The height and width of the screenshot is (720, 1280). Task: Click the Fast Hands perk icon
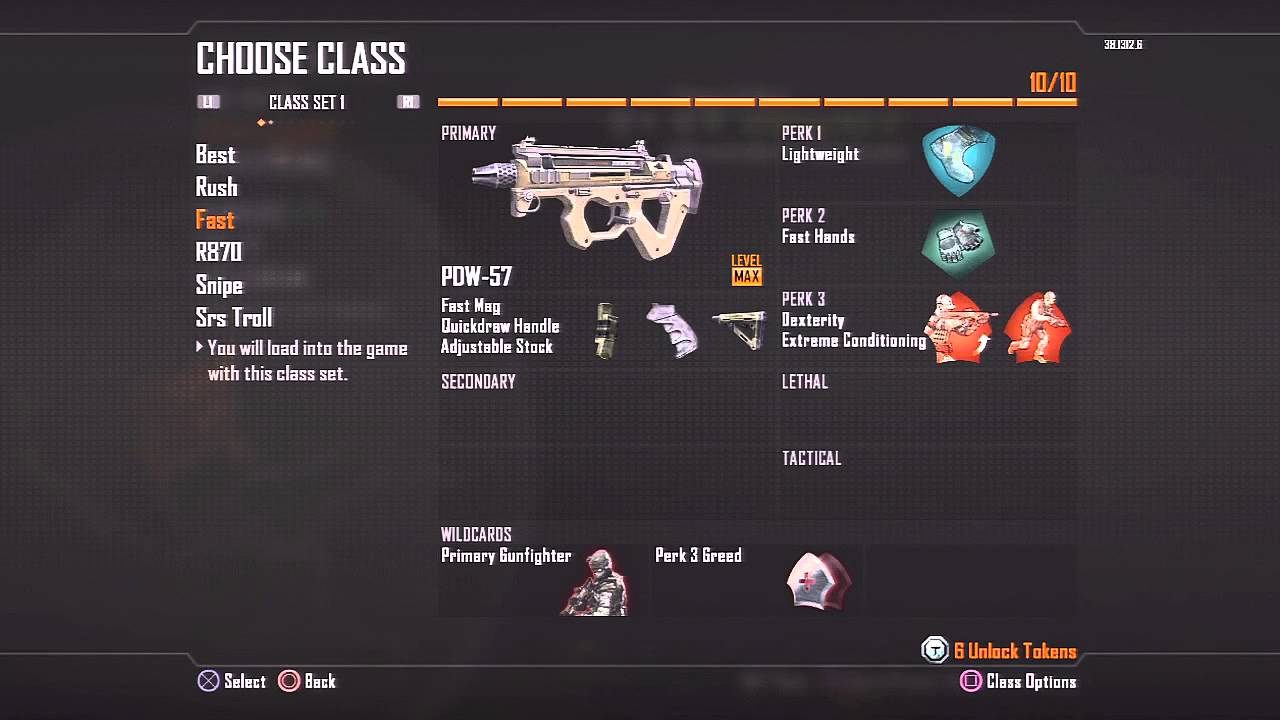958,242
